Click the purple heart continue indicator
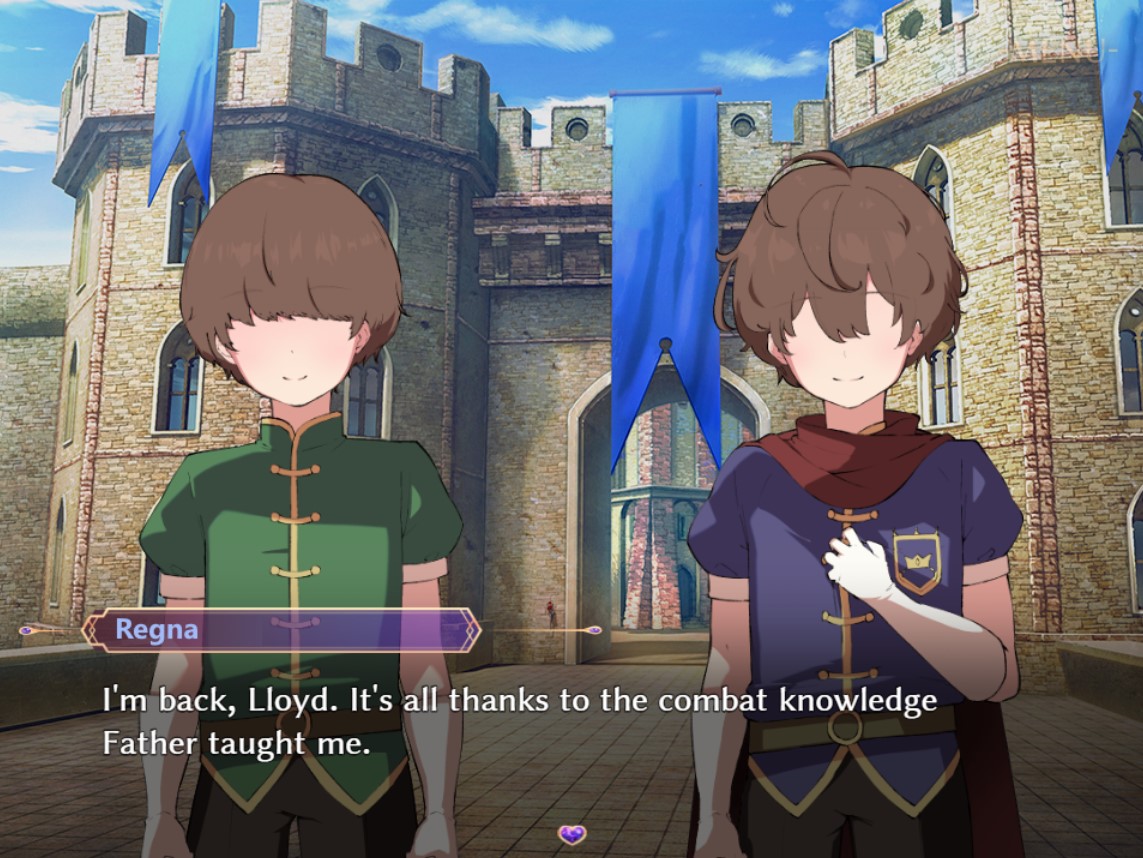Image resolution: width=1143 pixels, height=858 pixels. click(x=572, y=834)
